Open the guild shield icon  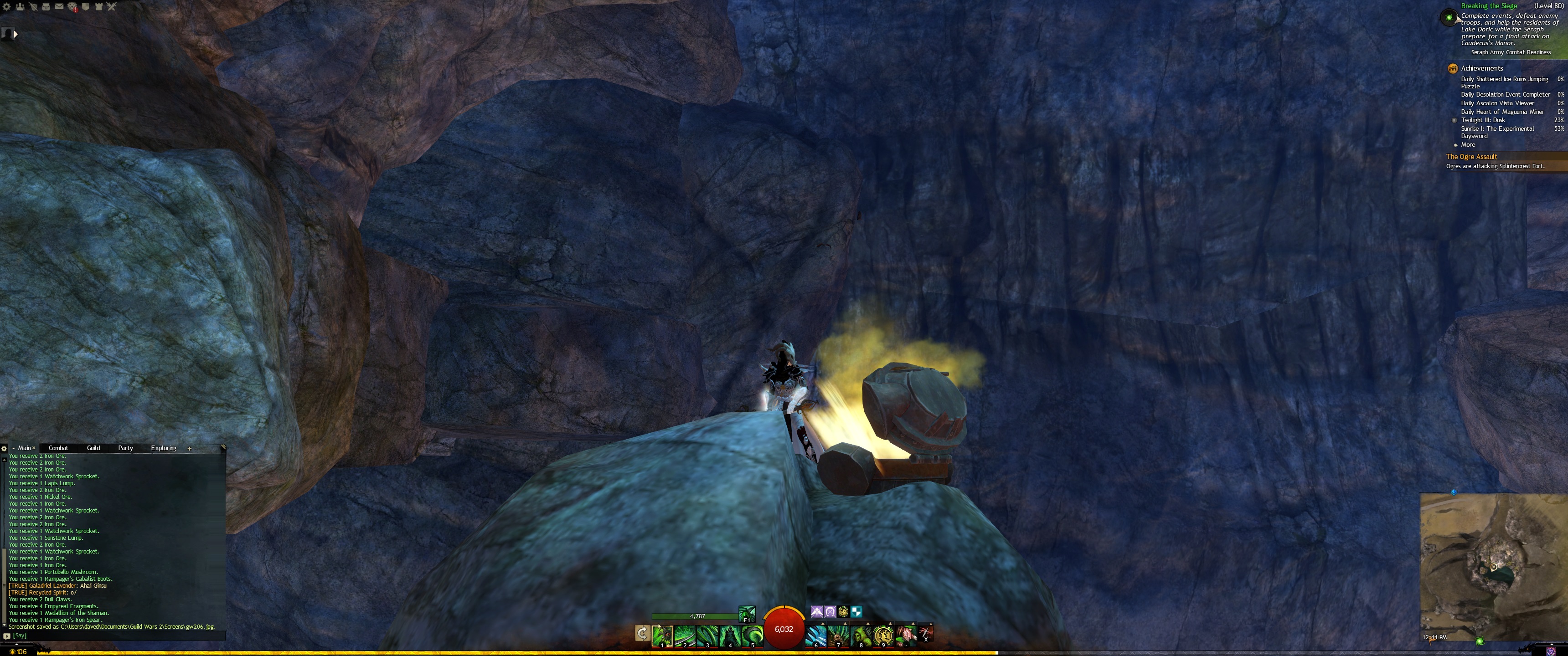(86, 7)
